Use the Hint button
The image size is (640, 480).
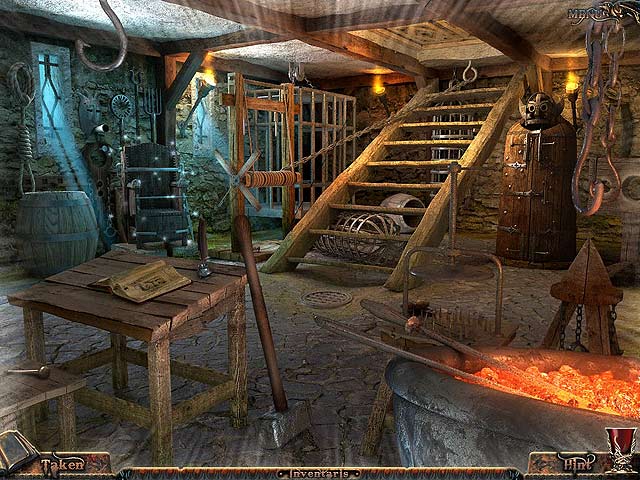tap(574, 465)
